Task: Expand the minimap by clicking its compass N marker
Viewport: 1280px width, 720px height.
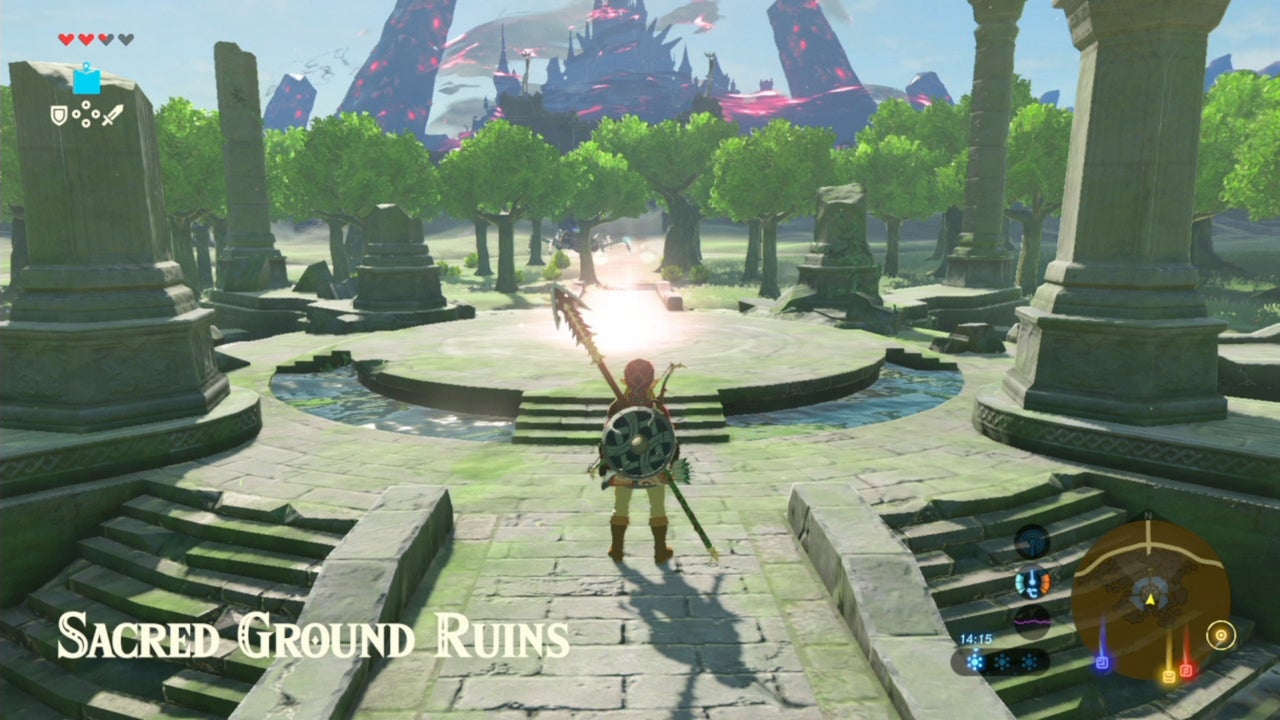Action: (x=1148, y=515)
